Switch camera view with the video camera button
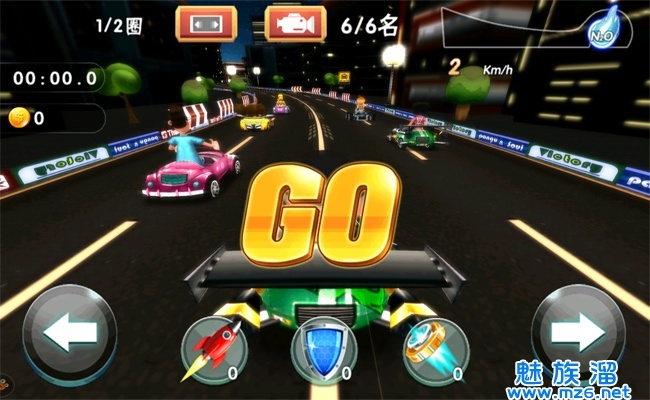The height and width of the screenshot is (400, 650). [x=296, y=23]
